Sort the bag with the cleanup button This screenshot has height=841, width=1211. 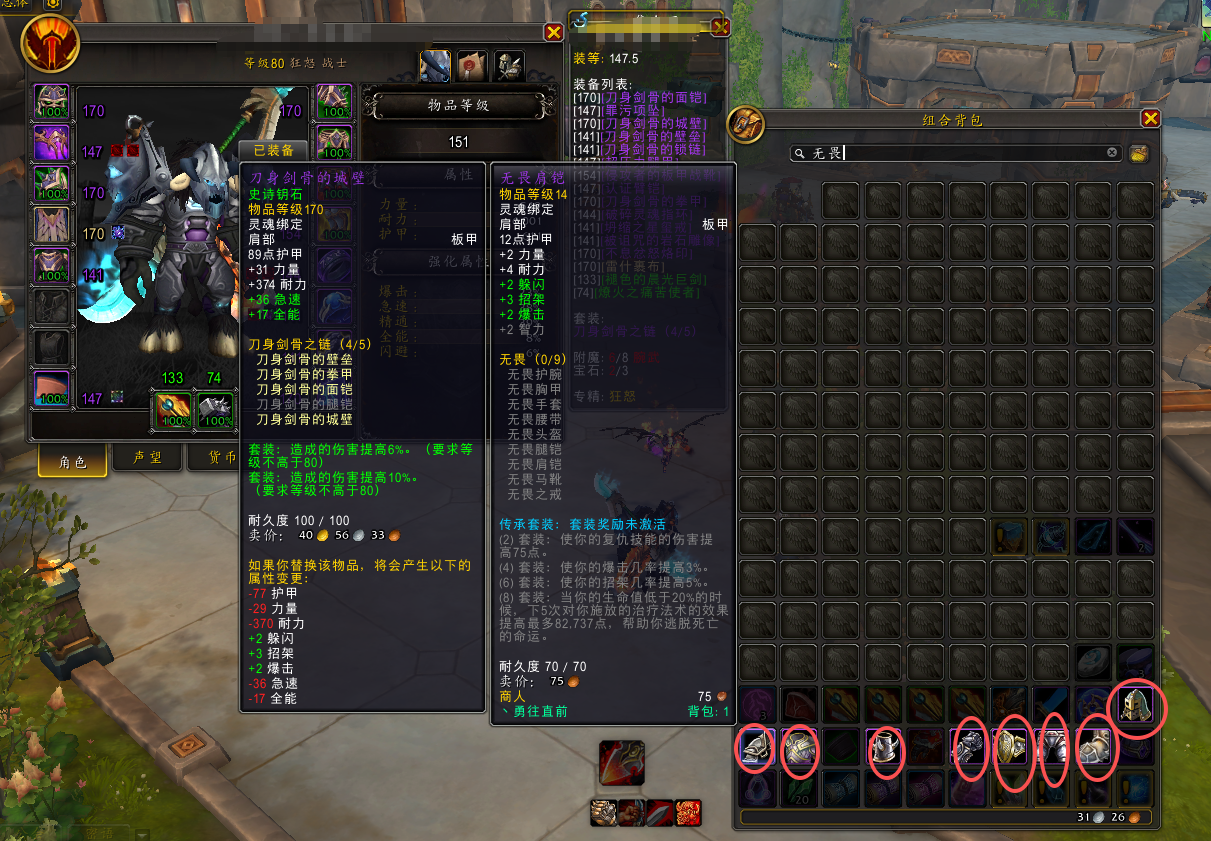(x=1138, y=153)
